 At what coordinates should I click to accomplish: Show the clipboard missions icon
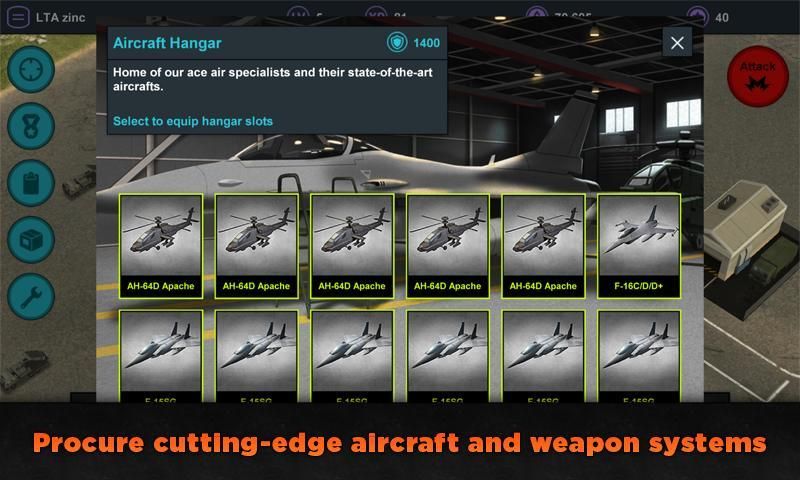(x=31, y=183)
